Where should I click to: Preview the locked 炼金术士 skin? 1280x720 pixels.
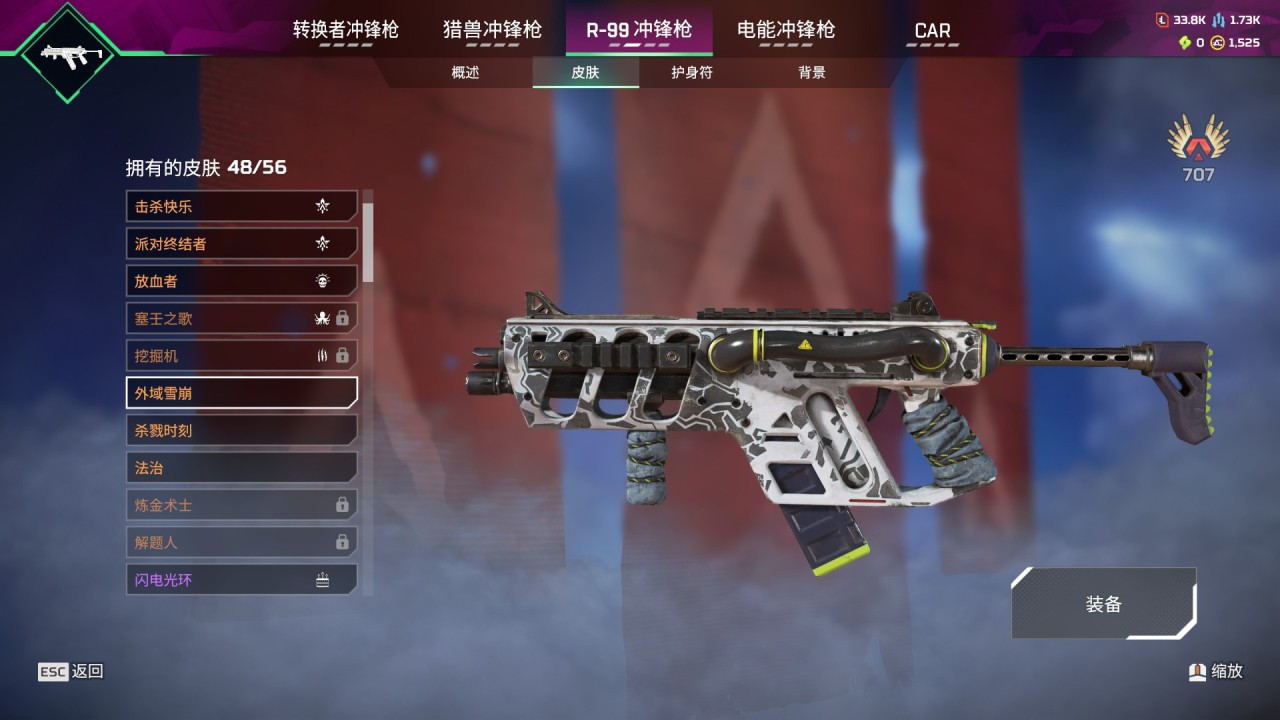pos(241,505)
